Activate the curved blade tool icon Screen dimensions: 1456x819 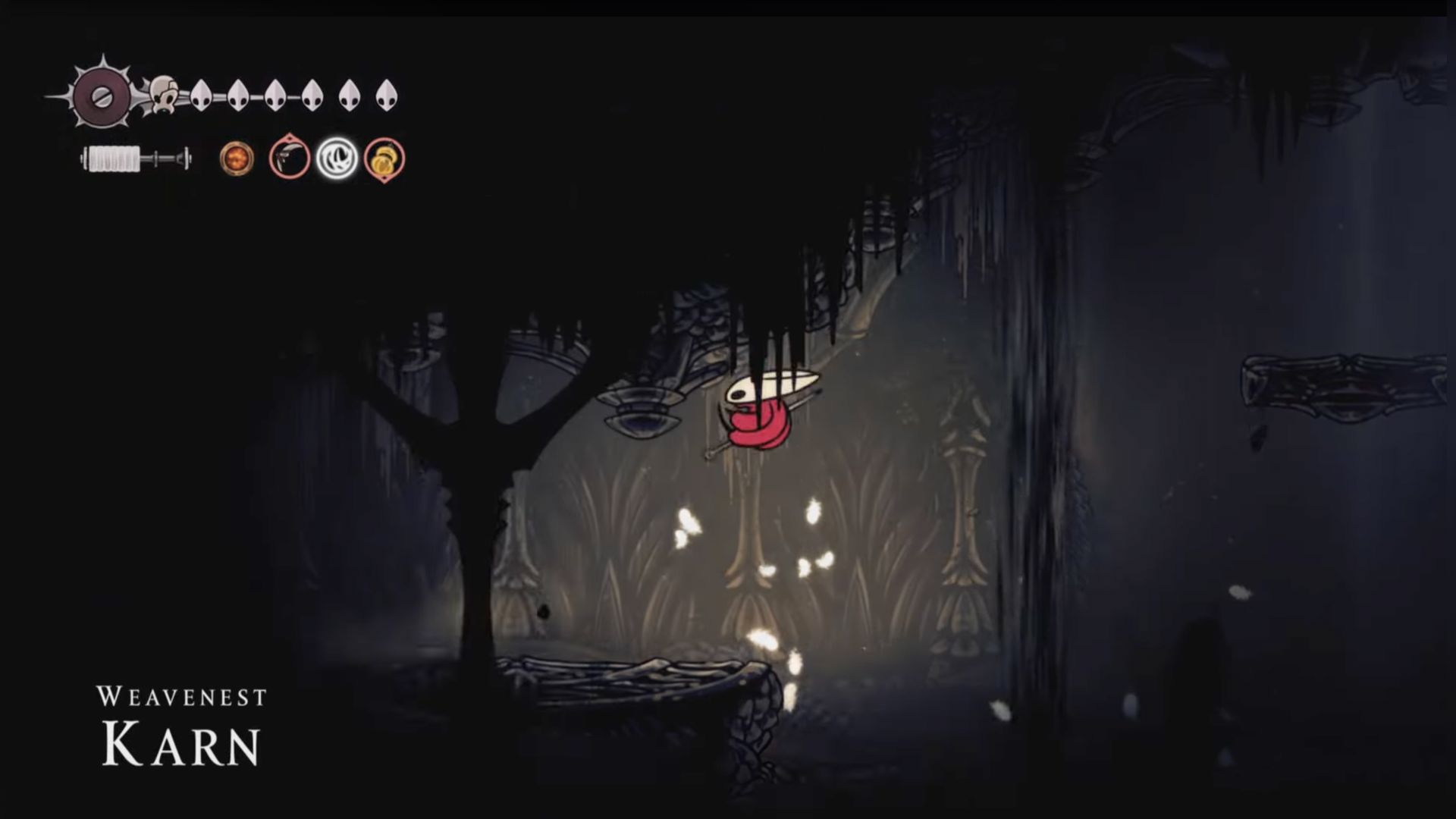pyautogui.click(x=290, y=158)
